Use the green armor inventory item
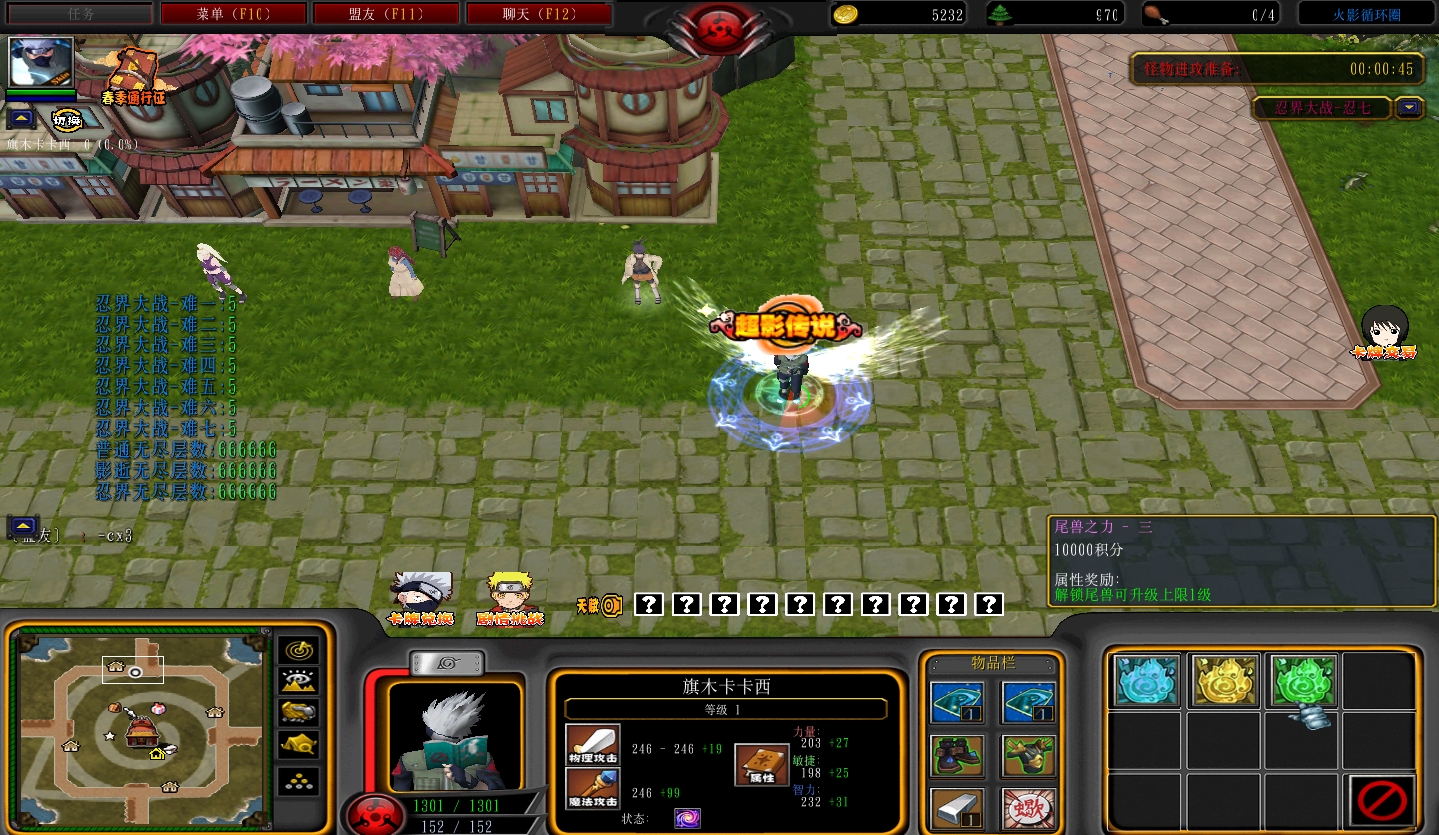 tap(1029, 755)
